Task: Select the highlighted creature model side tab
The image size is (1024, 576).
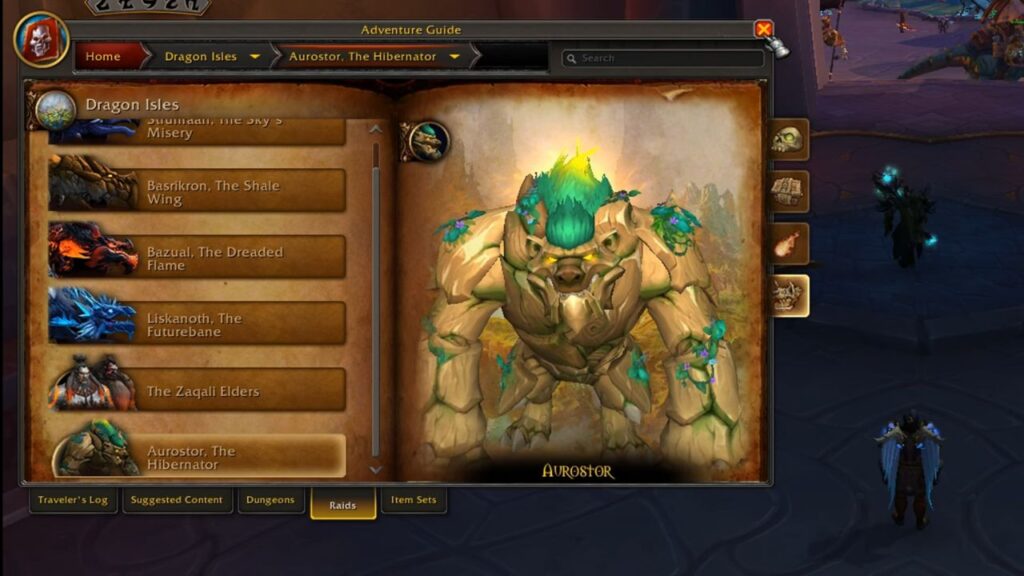Action: (x=788, y=296)
